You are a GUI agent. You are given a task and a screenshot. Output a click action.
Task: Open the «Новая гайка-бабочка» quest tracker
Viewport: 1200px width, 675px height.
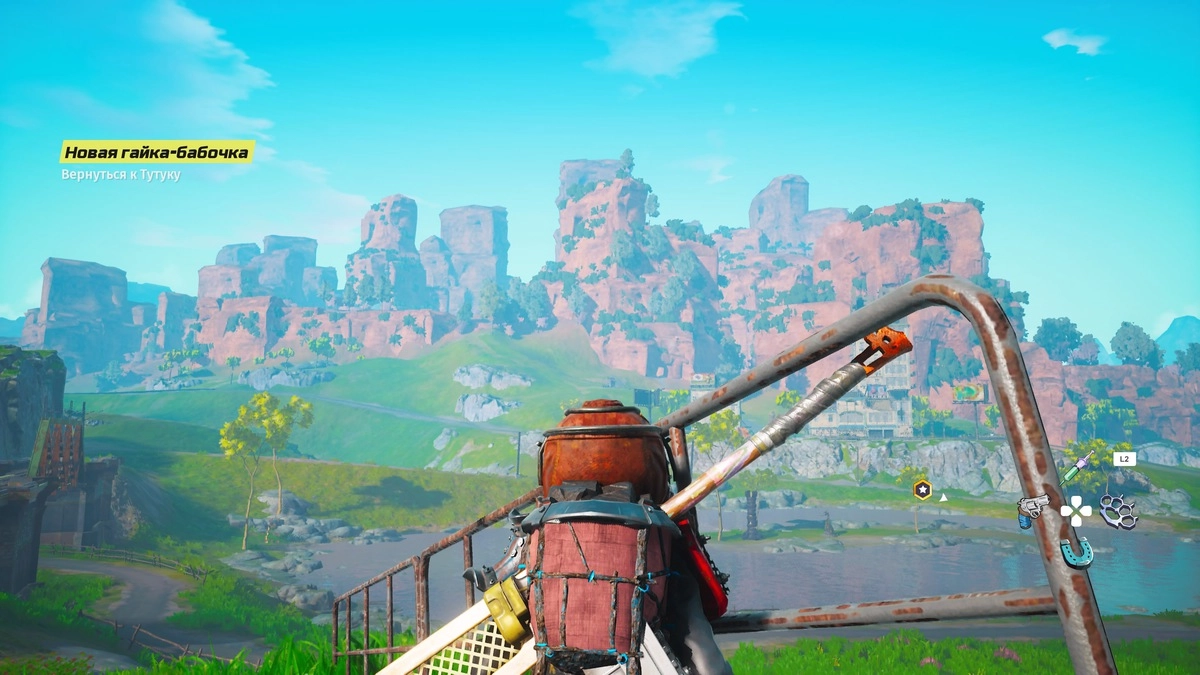click(157, 152)
